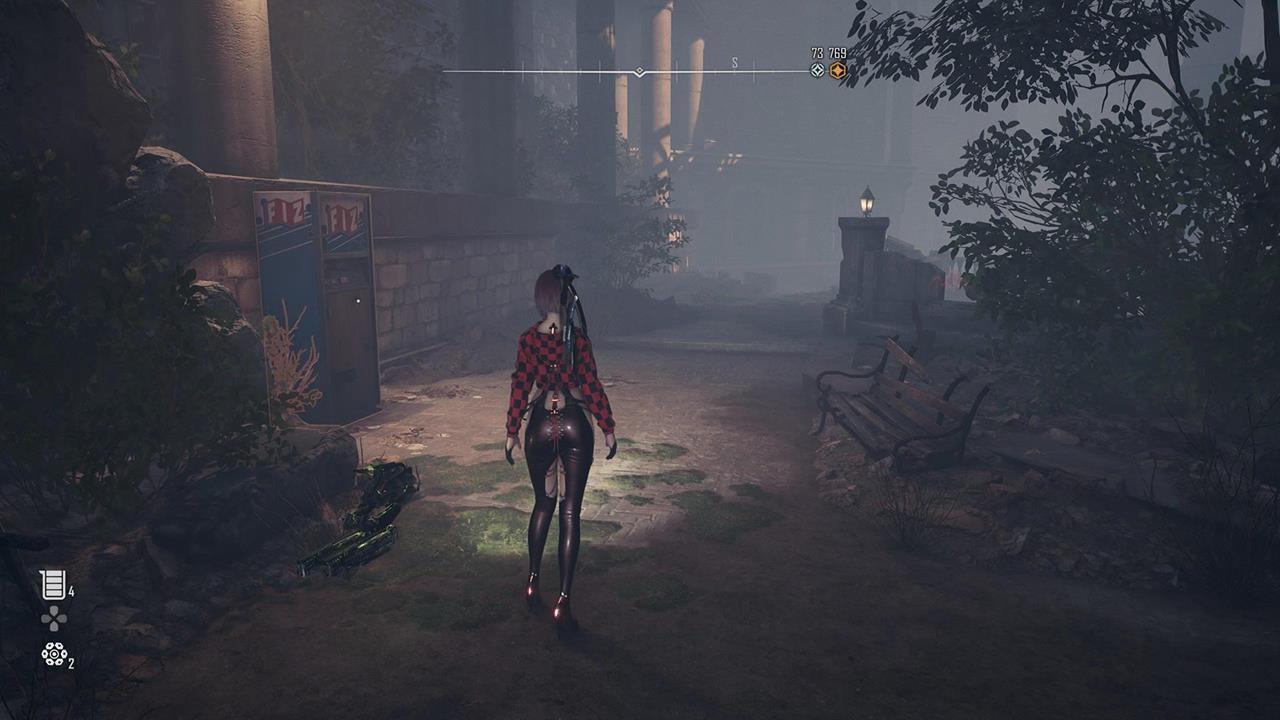Click the small marker left of compass center
This screenshot has width=1280, height=720.
click(x=600, y=68)
